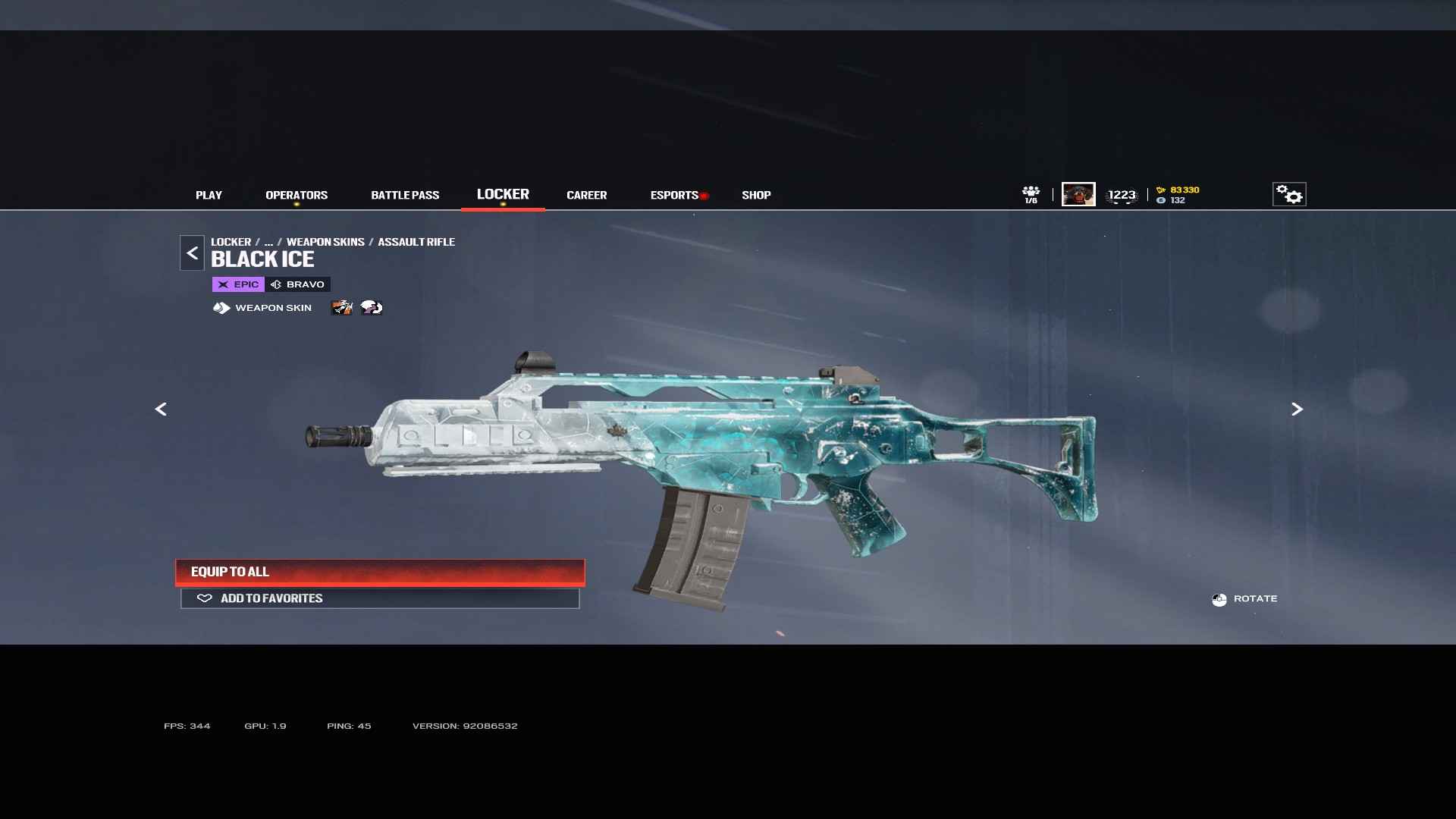Open the settings gear menu

point(1288,194)
